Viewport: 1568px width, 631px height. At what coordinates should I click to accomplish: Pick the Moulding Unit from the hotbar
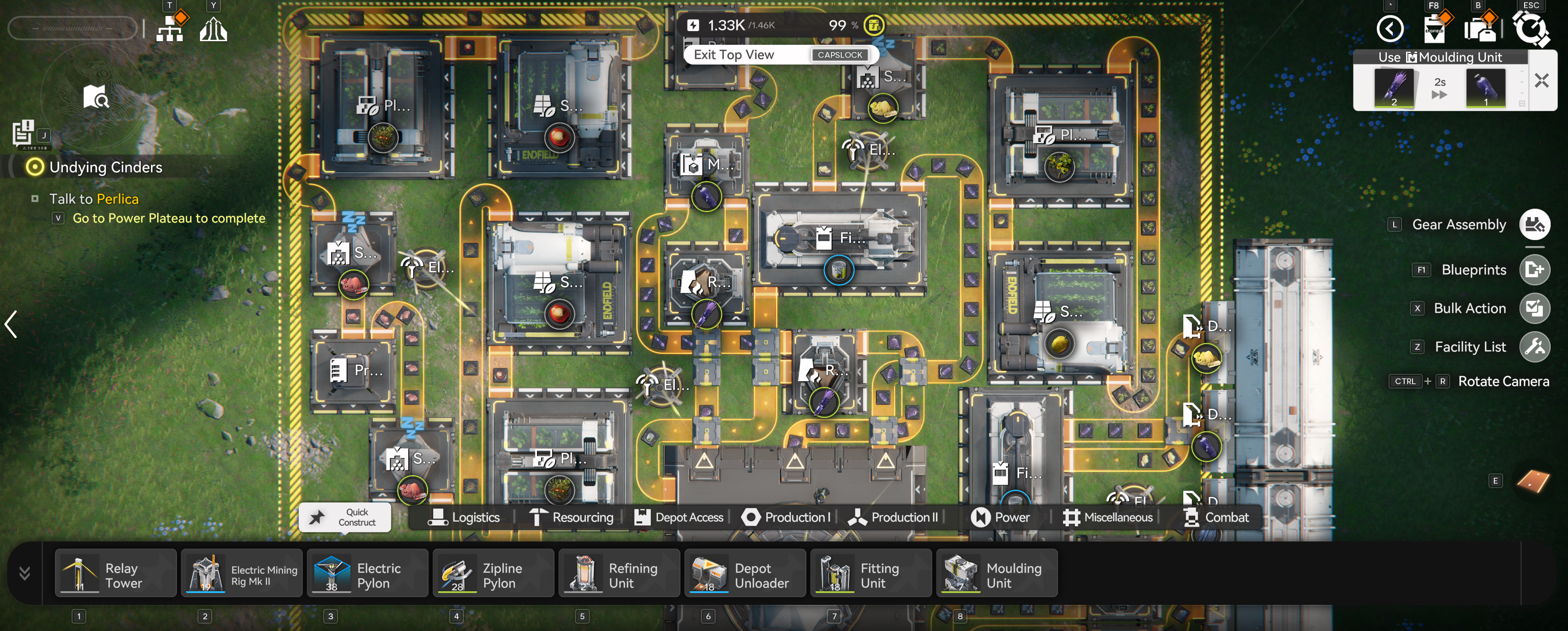pyautogui.click(x=996, y=574)
